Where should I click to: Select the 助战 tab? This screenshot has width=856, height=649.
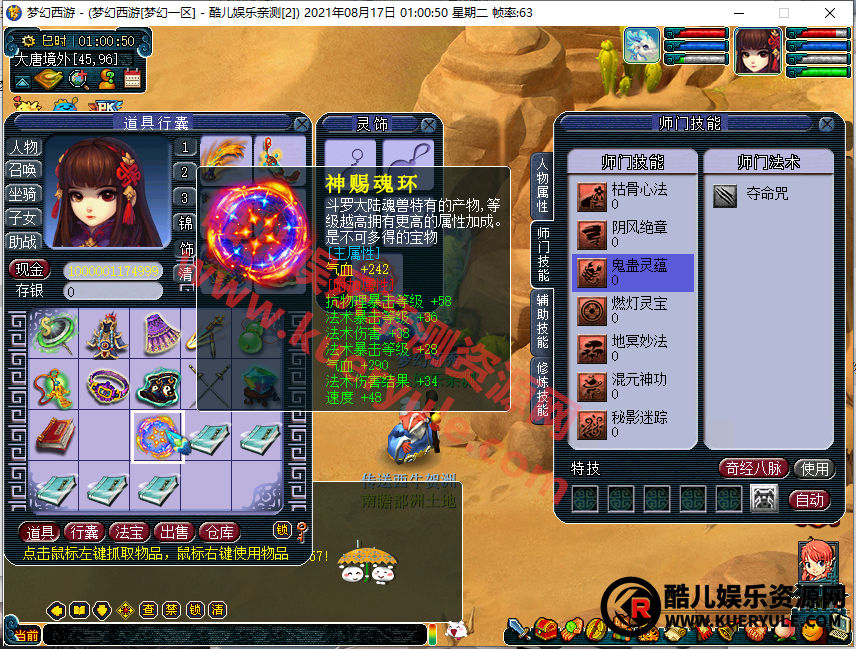23,242
